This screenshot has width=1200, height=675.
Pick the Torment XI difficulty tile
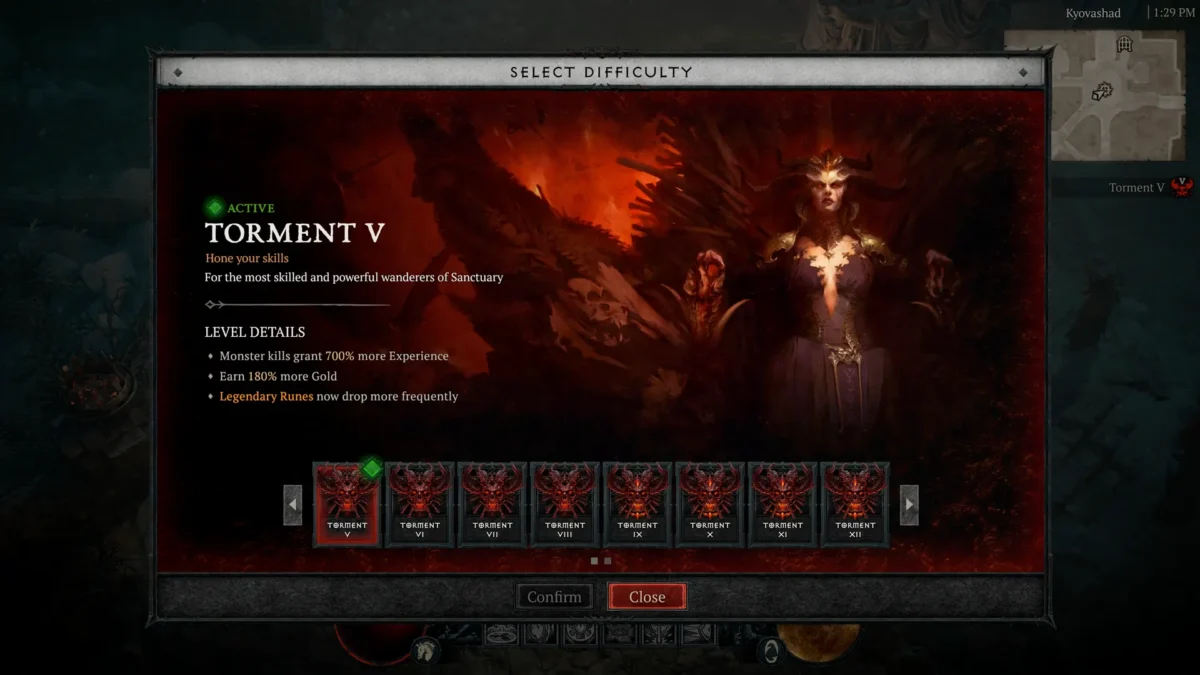click(x=783, y=504)
